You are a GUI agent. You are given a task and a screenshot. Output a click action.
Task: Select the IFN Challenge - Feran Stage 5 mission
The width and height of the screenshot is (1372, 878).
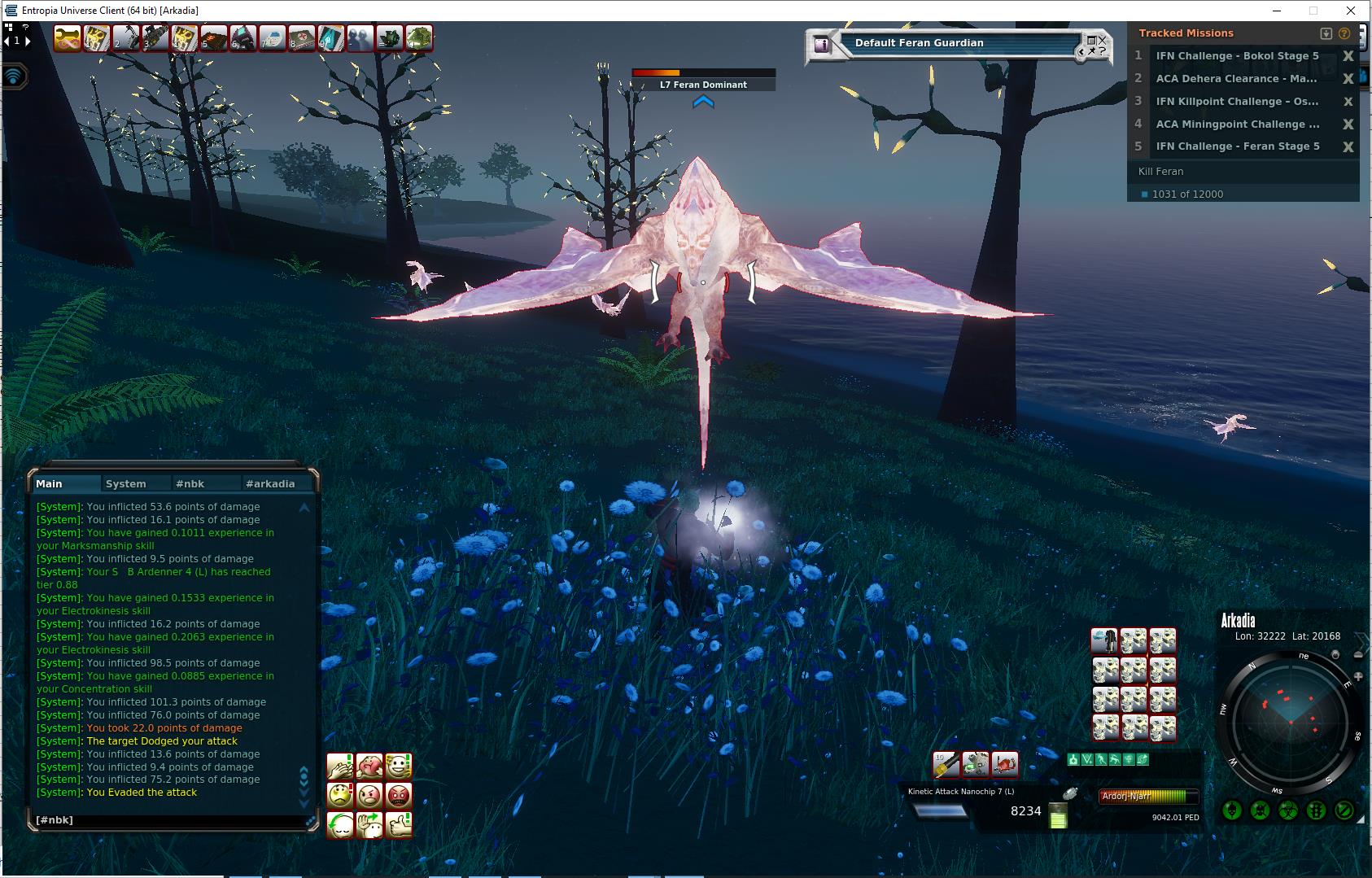pyautogui.click(x=1237, y=146)
